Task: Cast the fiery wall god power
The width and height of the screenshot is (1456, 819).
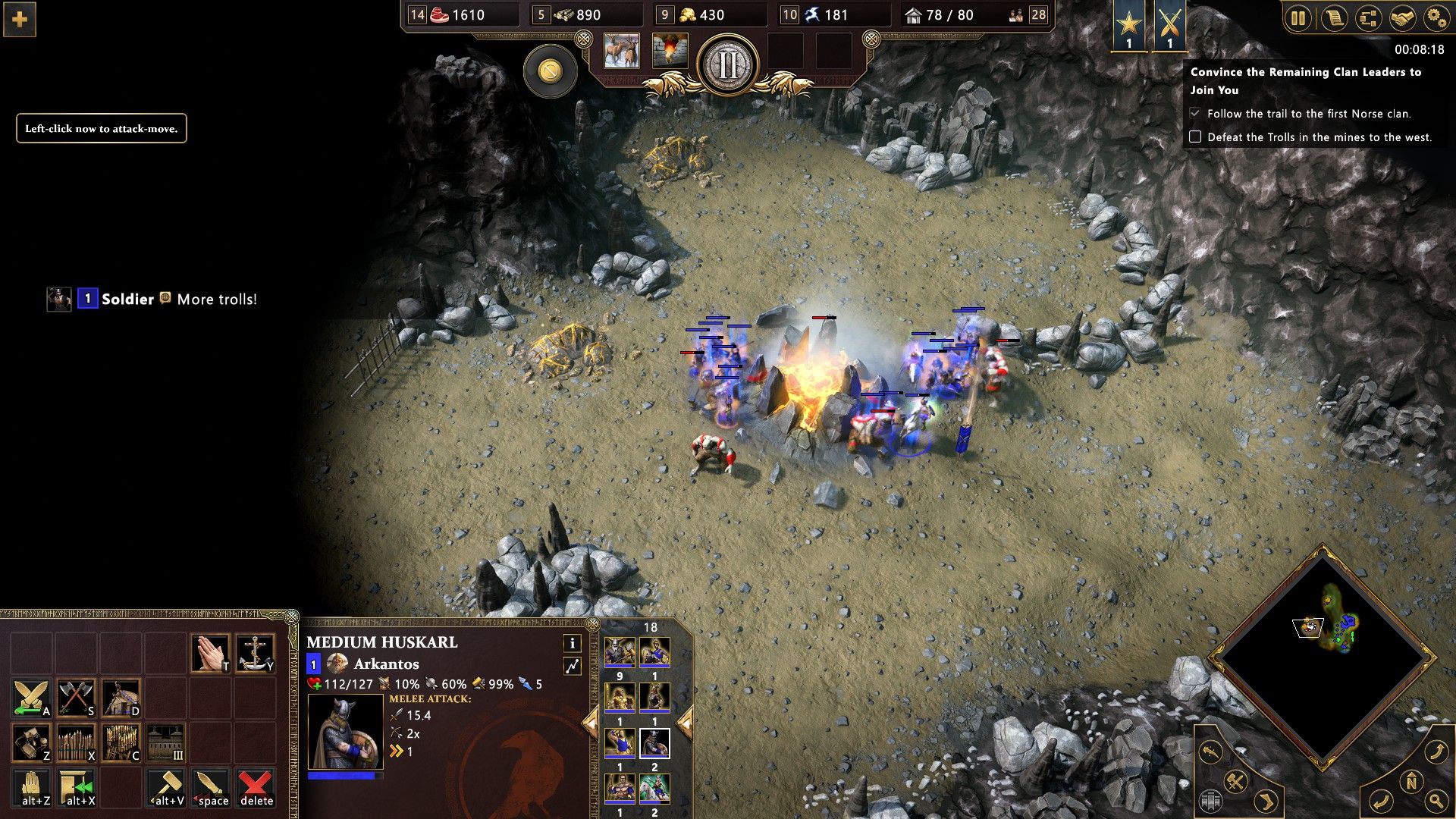Action: click(x=670, y=52)
